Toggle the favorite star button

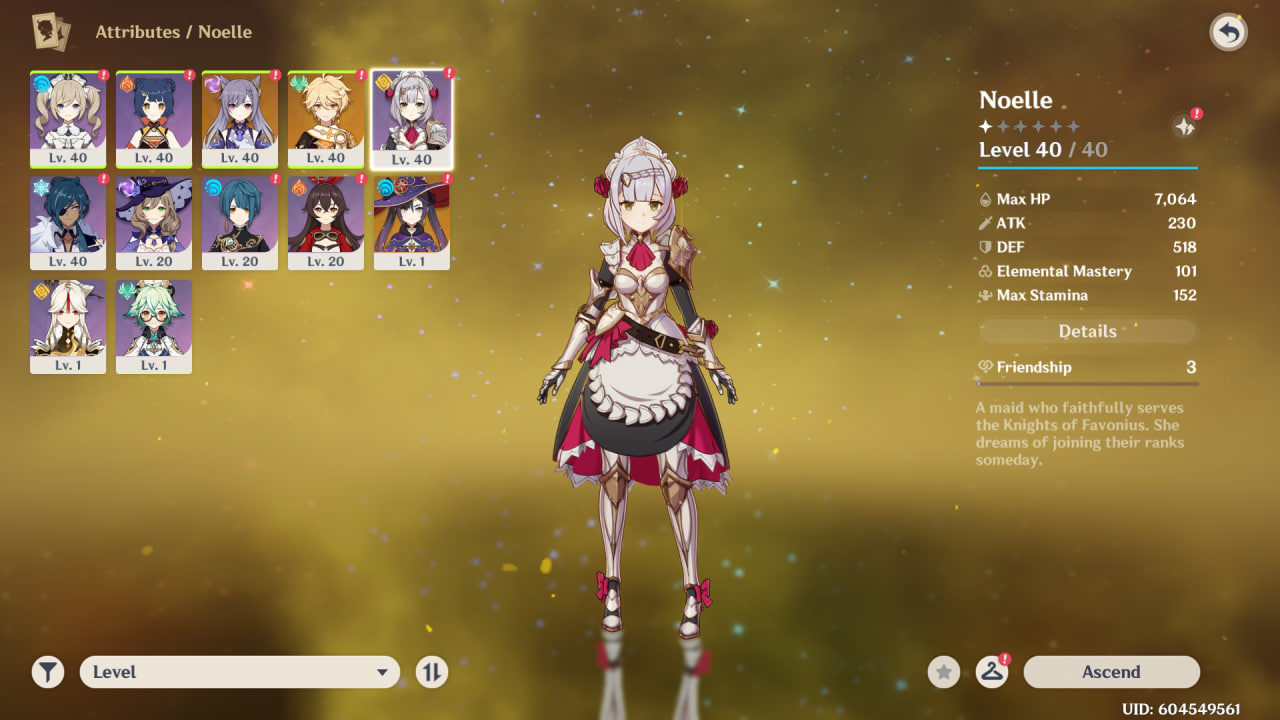[x=943, y=672]
